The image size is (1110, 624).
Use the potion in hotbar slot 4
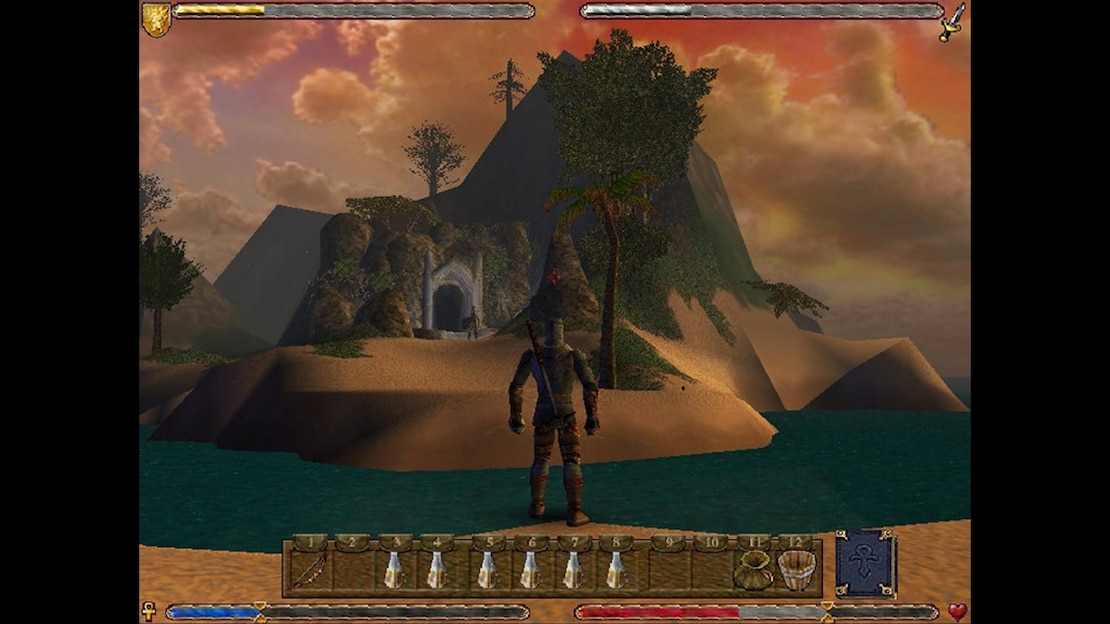click(437, 571)
